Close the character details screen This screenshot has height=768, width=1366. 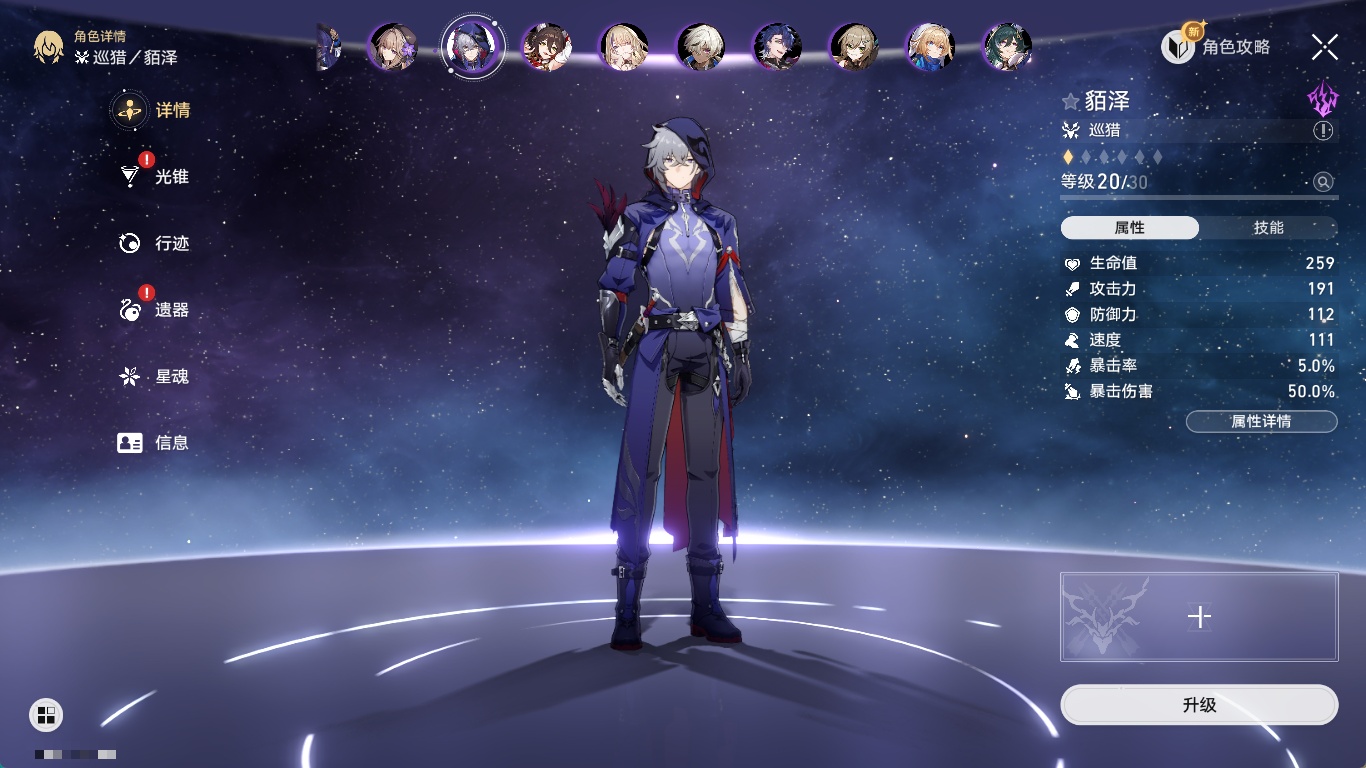point(1325,46)
